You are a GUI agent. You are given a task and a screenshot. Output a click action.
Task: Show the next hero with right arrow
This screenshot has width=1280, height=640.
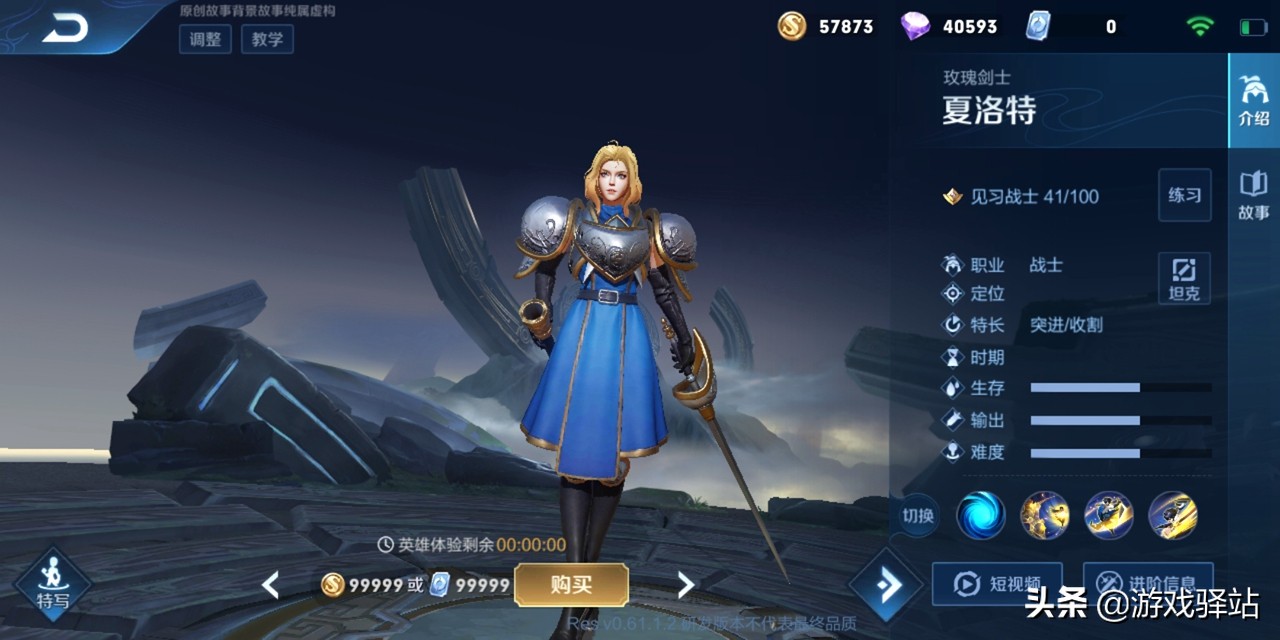(686, 585)
